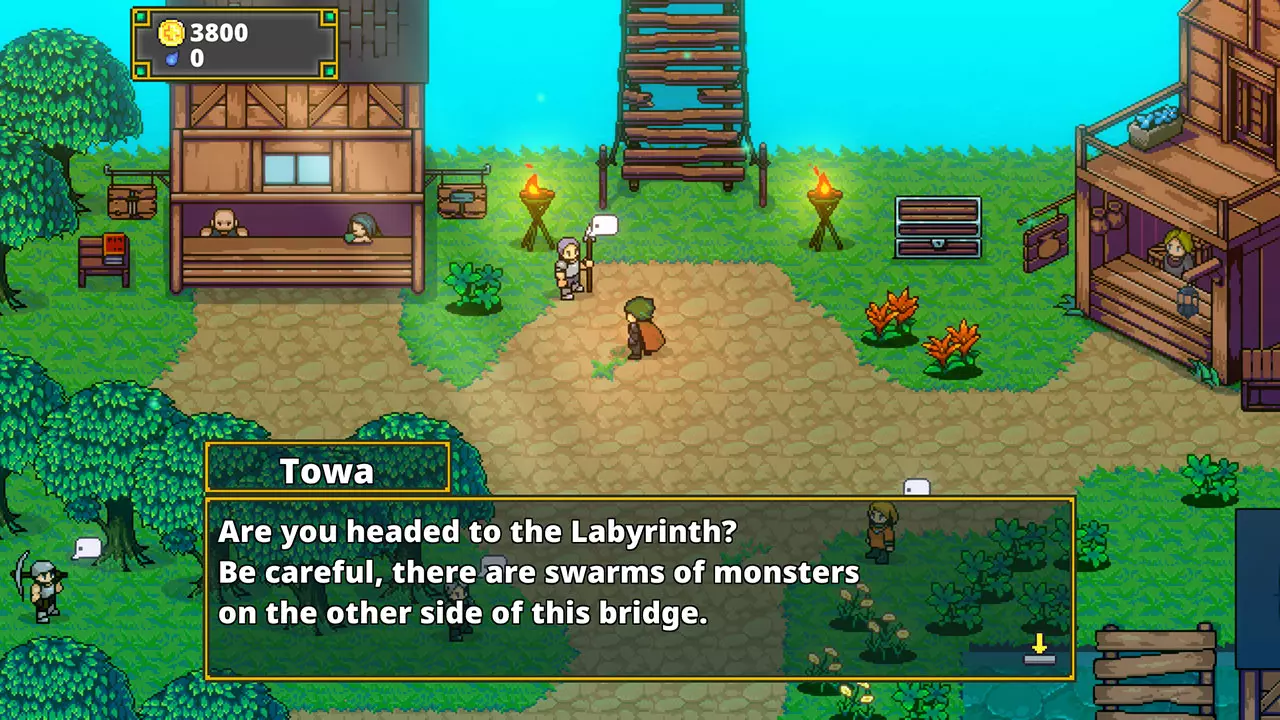Click the speech bubble above the villager in bushes
This screenshot has width=1280, height=720.
[916, 487]
